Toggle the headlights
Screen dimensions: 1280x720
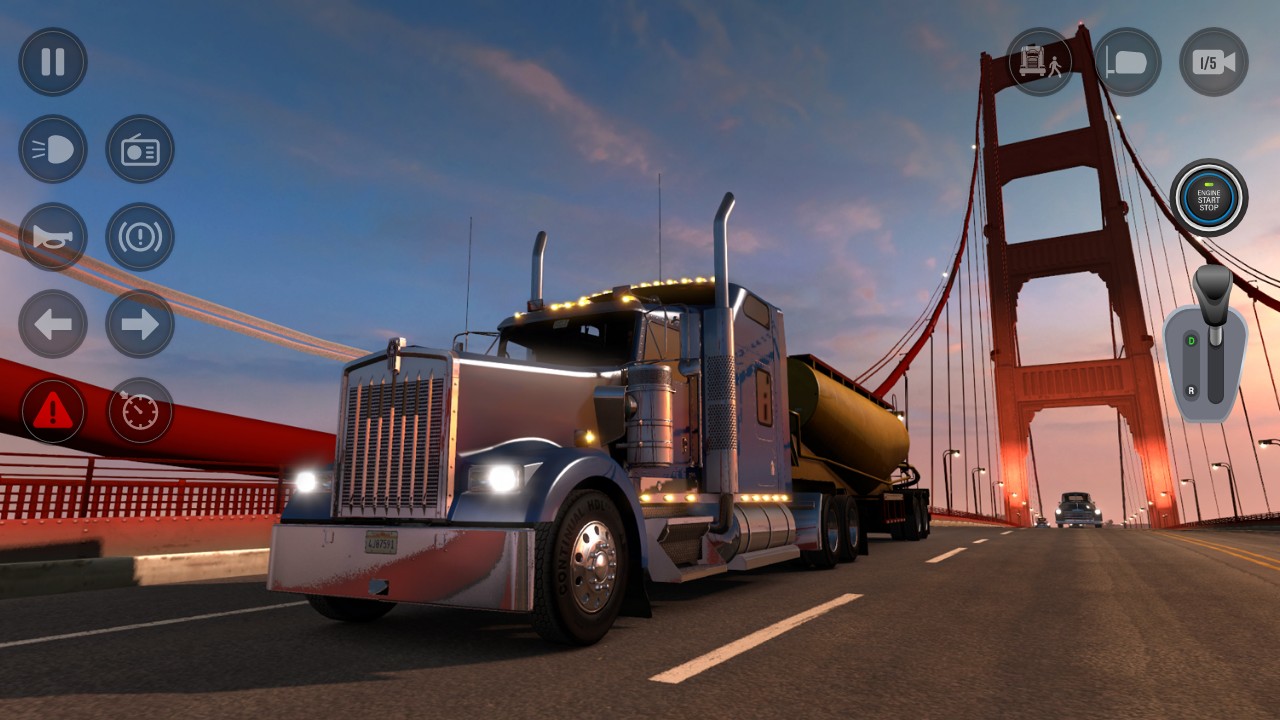coord(53,149)
